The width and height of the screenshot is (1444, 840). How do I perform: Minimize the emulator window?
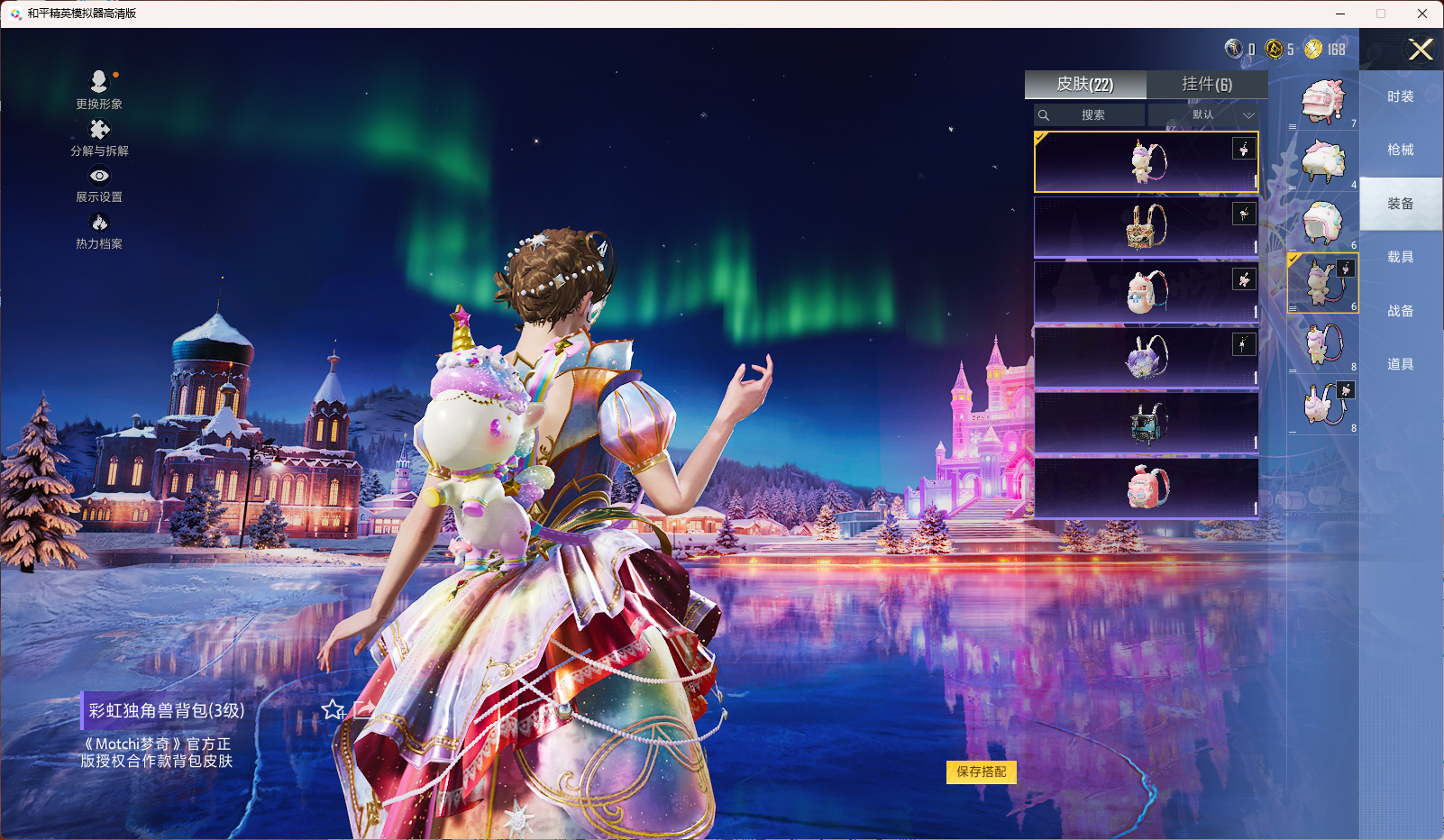[x=1340, y=14]
